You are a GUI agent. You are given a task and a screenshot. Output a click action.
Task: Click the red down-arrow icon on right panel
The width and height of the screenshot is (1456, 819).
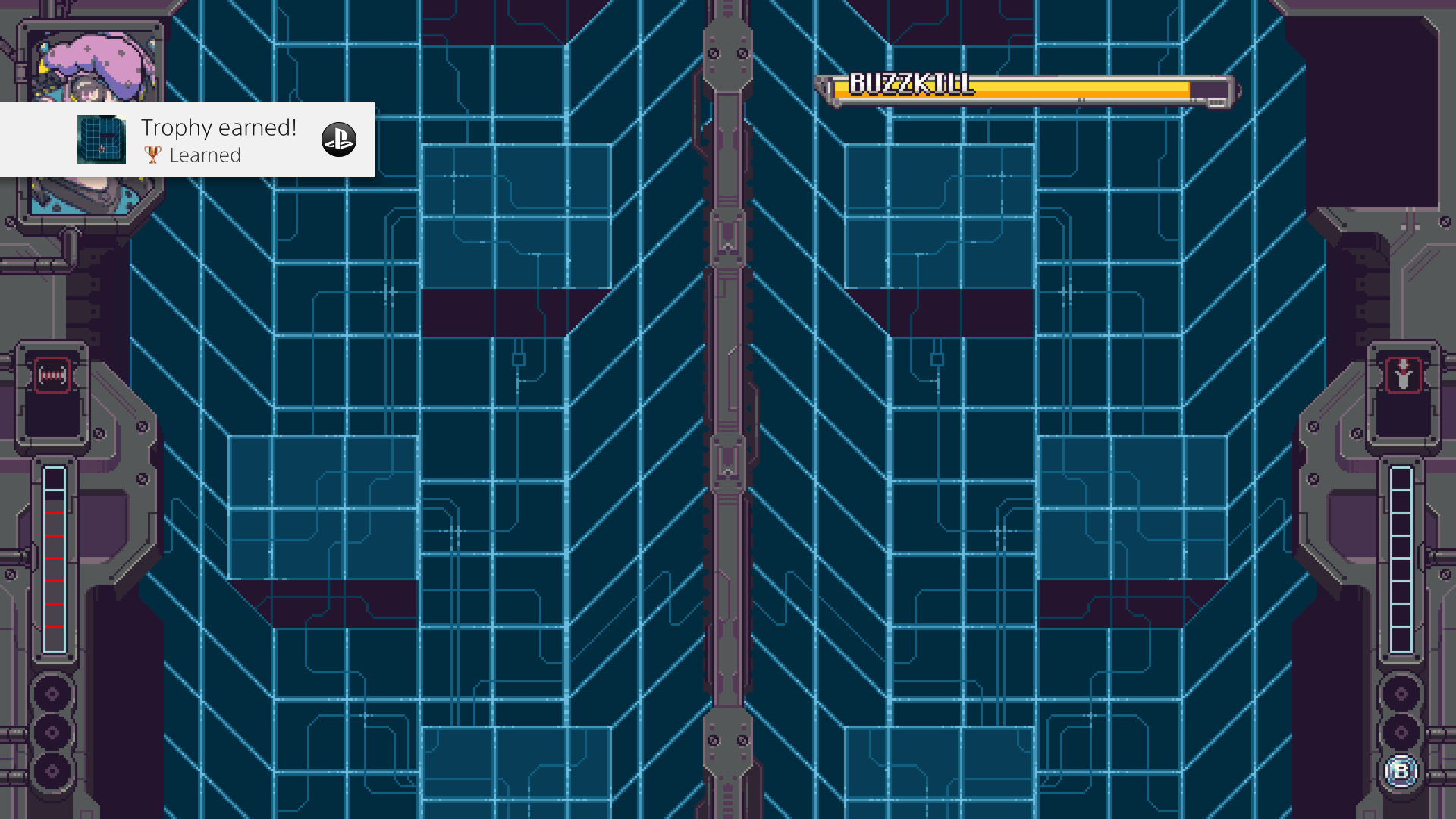1404,375
